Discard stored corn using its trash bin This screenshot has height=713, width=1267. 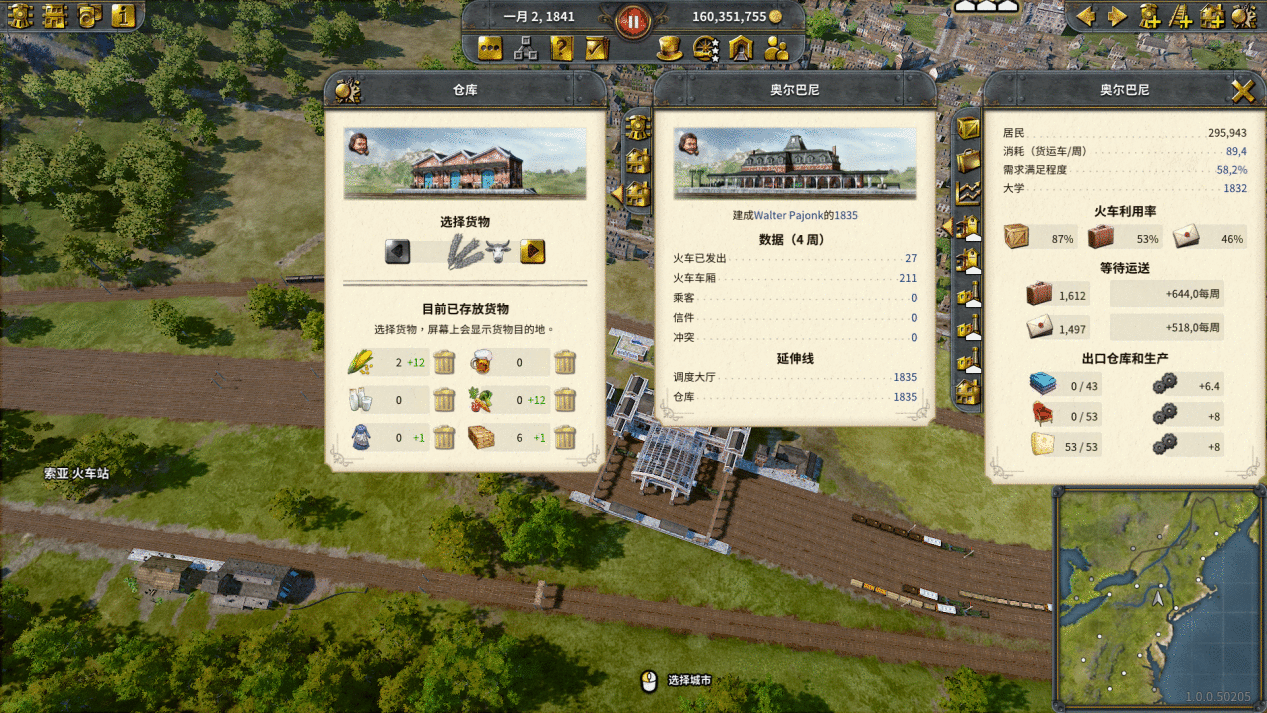pos(445,362)
